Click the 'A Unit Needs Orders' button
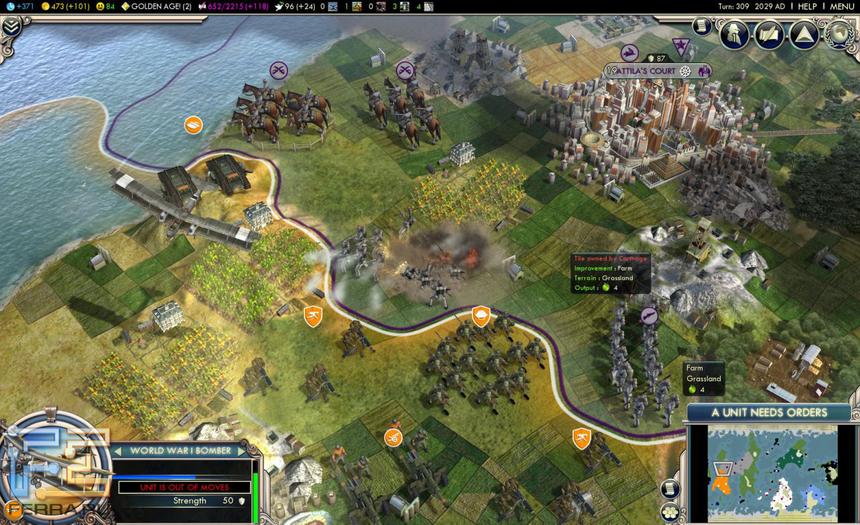The width and height of the screenshot is (860, 525). [x=769, y=412]
